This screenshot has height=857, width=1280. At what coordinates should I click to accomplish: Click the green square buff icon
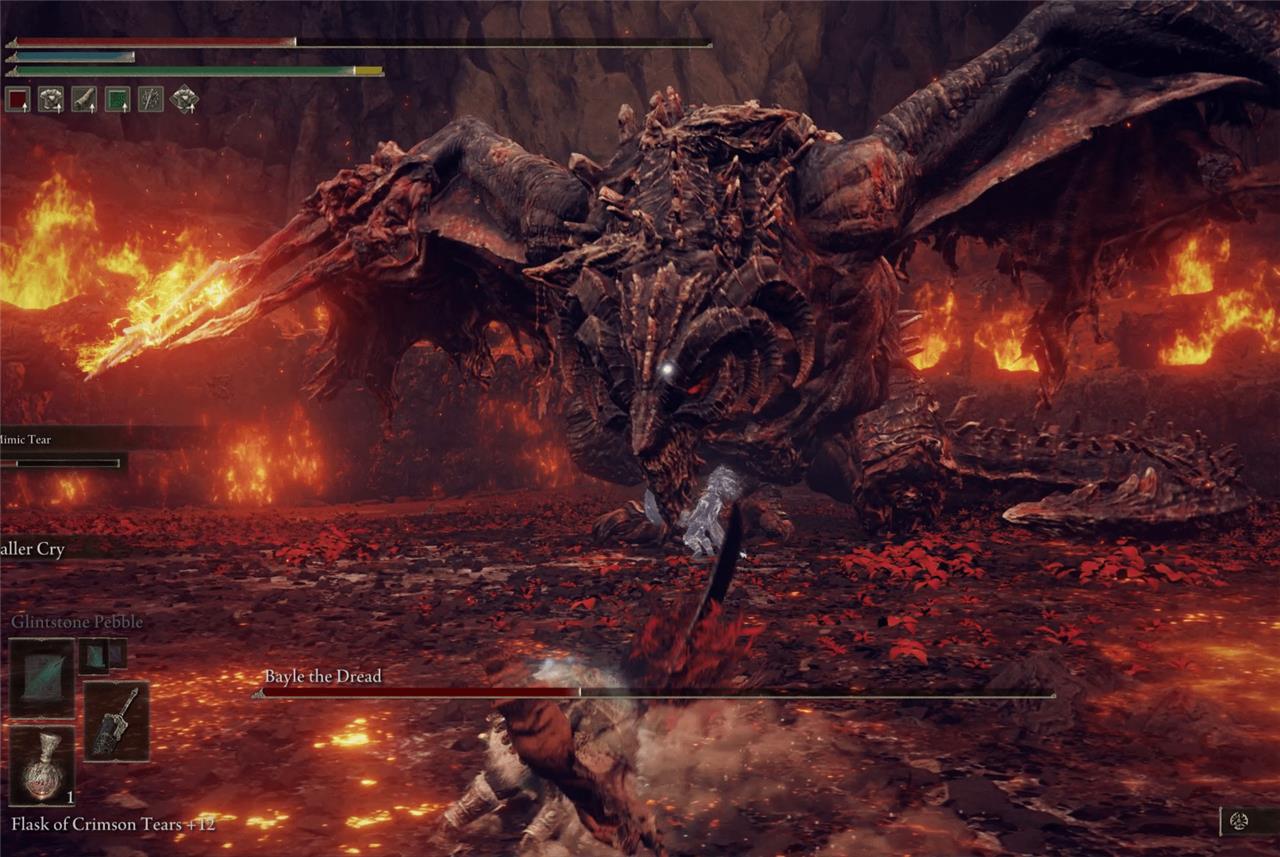(118, 99)
